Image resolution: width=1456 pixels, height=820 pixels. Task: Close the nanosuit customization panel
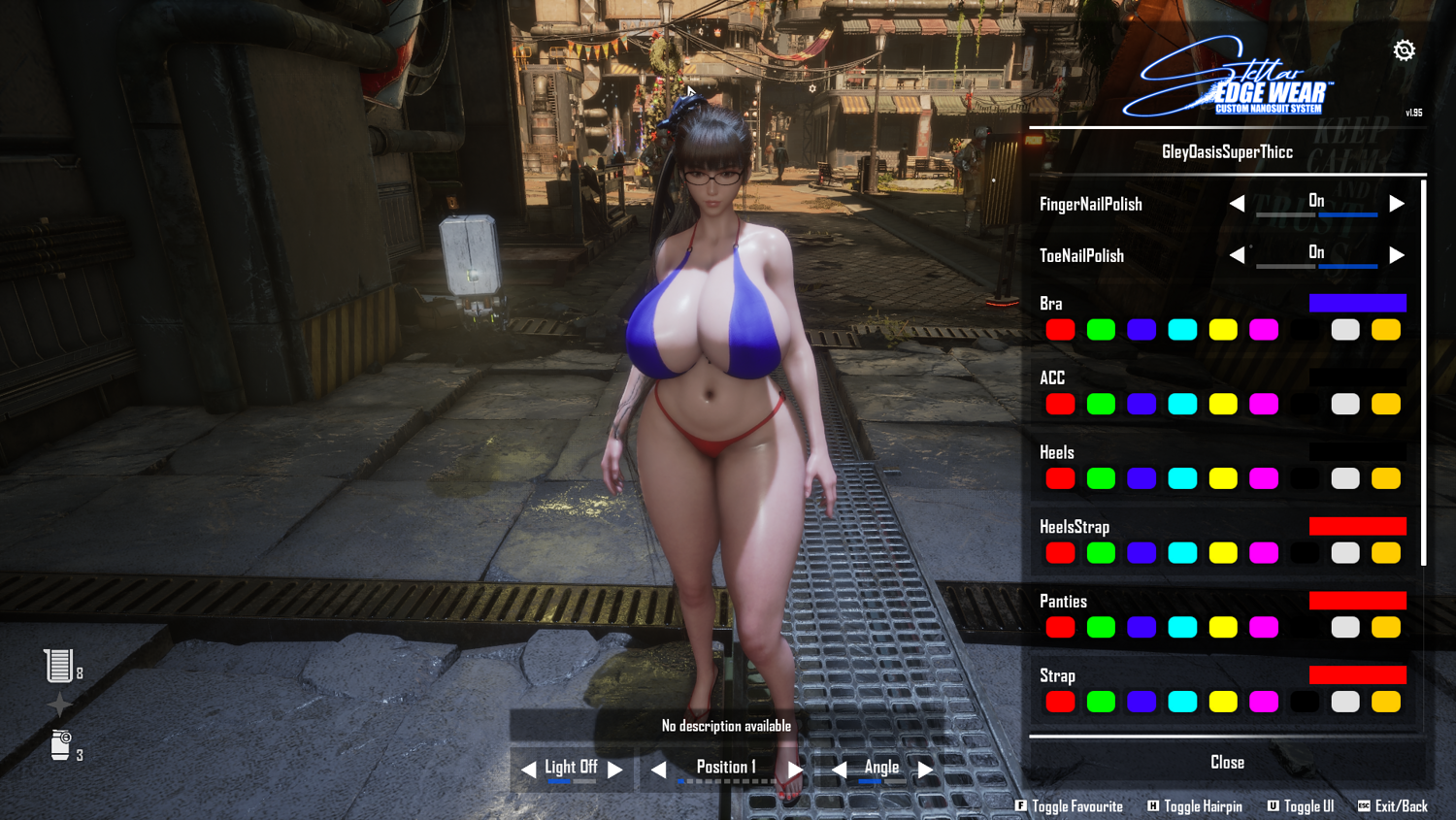coord(1227,763)
